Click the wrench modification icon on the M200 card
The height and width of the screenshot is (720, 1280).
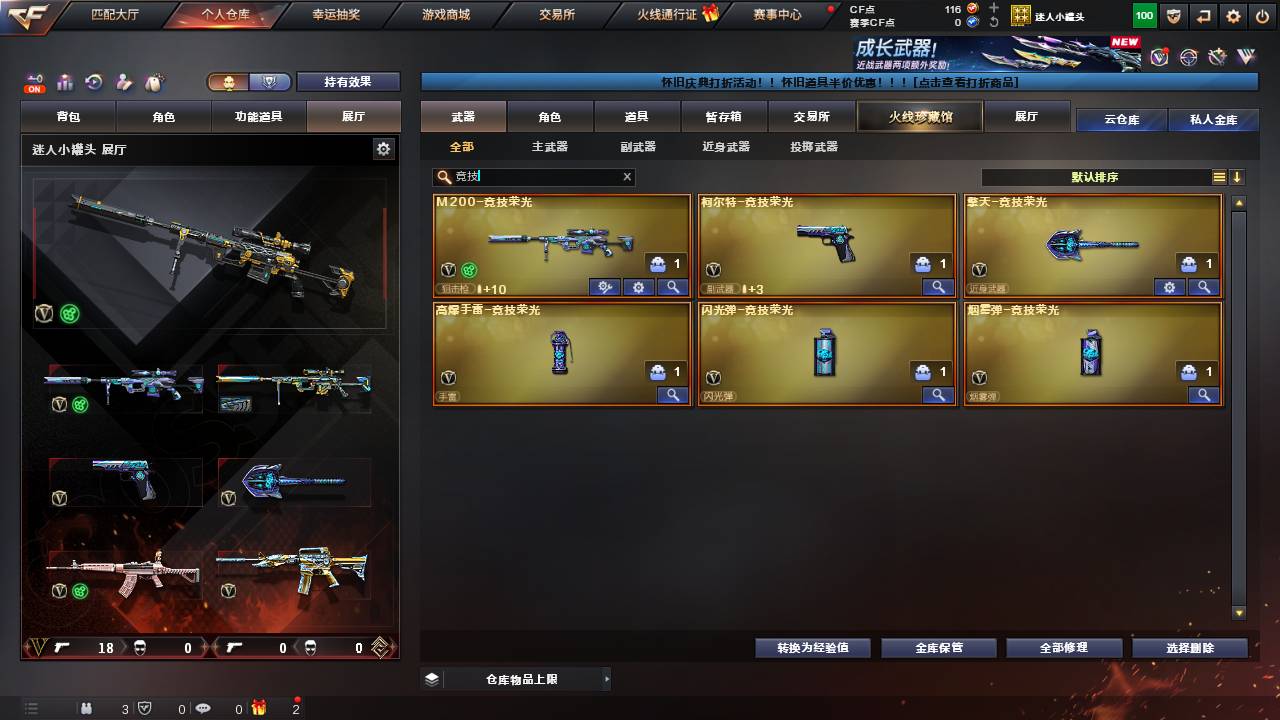coord(604,287)
